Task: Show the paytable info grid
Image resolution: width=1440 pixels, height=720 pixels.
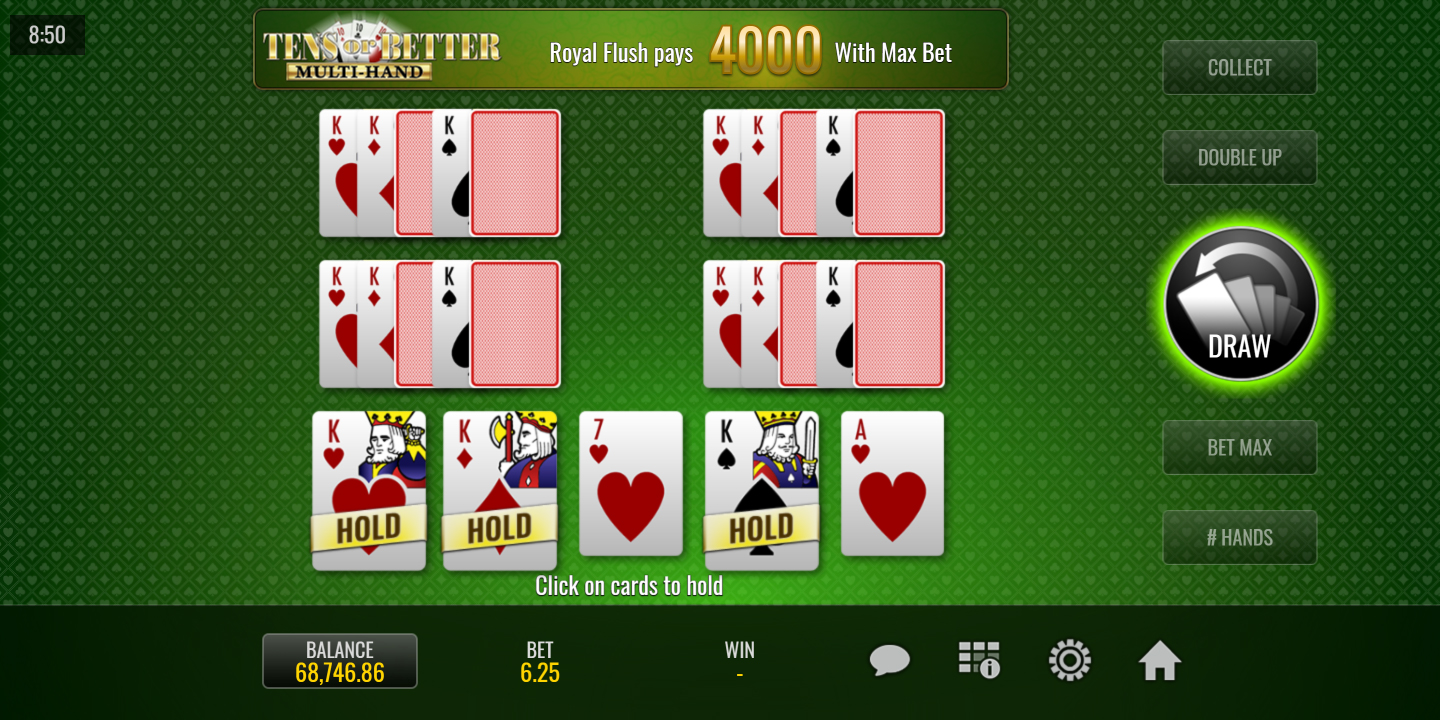Action: [x=979, y=661]
